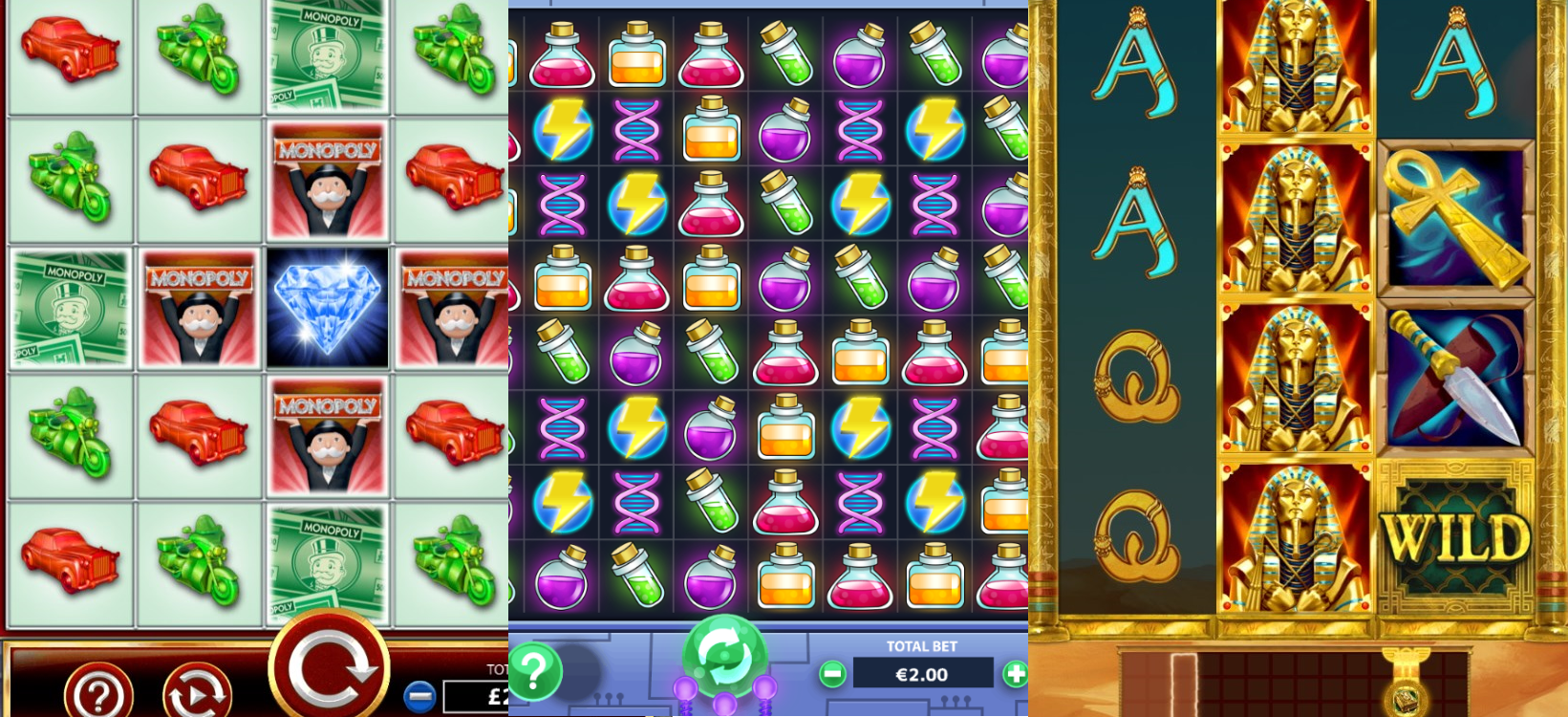Decrease total bet with the green minus
The image size is (1568, 717).
pos(833,674)
